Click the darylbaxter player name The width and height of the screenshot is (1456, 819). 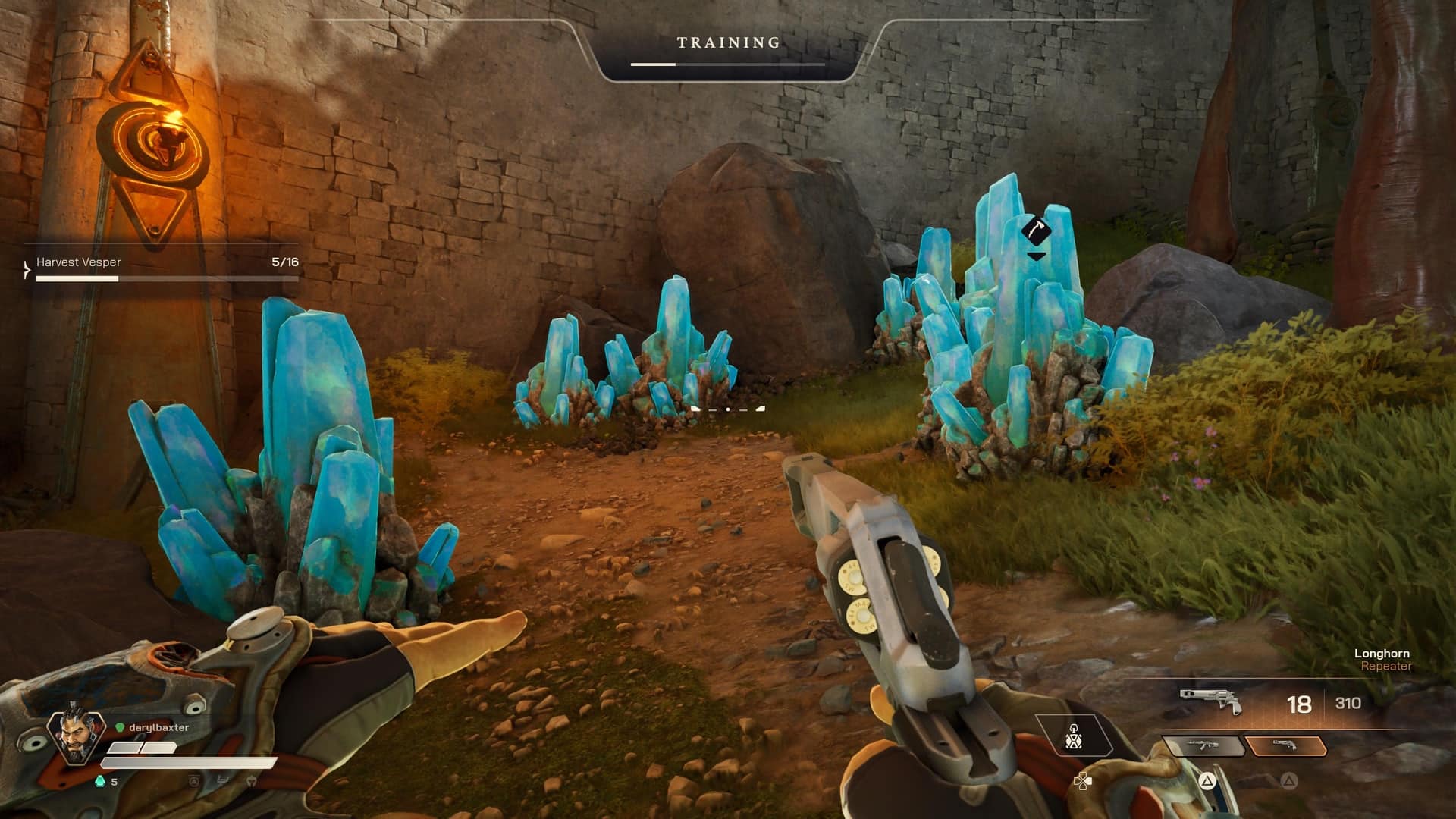point(158,726)
